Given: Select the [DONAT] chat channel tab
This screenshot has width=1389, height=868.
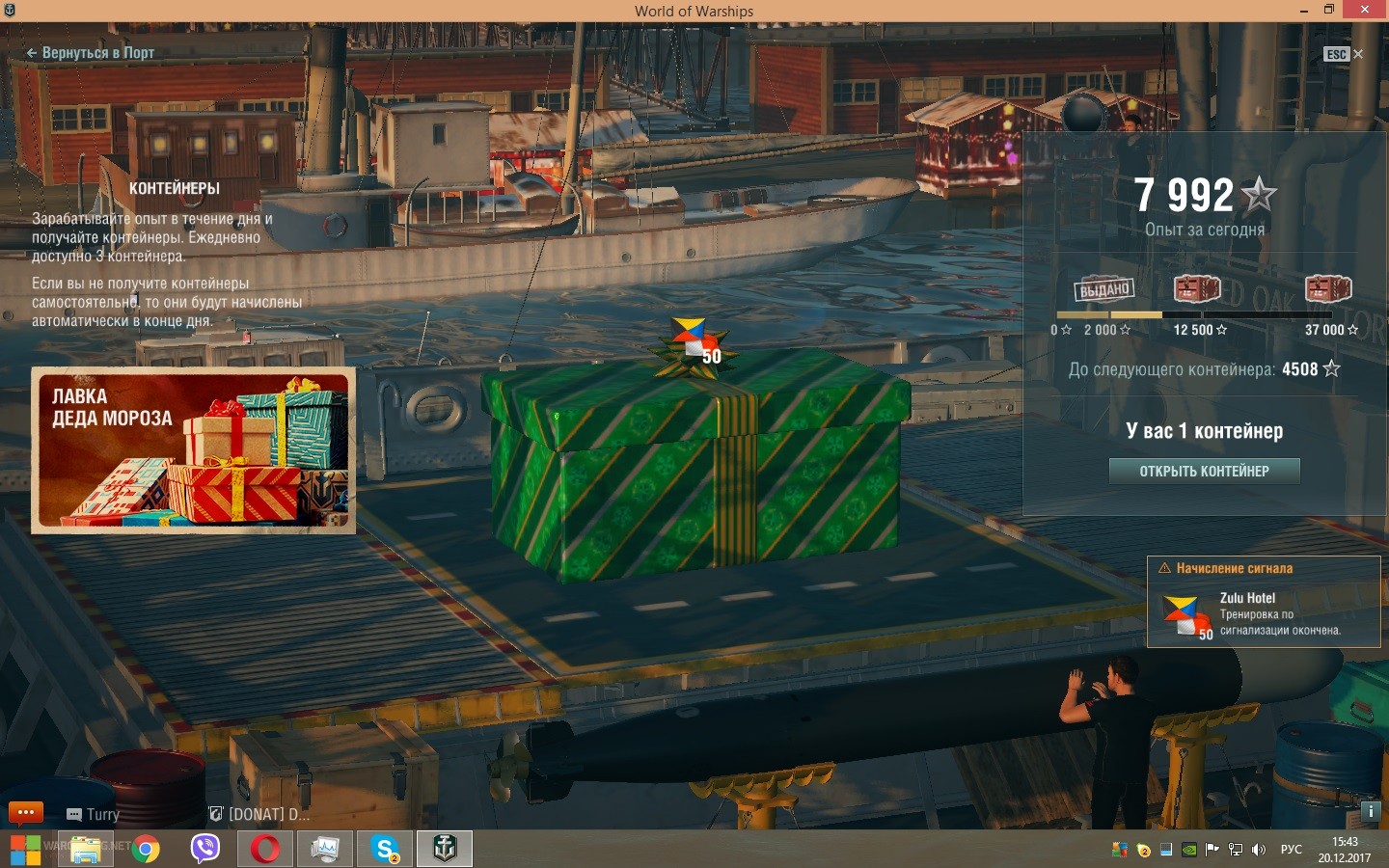Looking at the screenshot, I should 260,814.
